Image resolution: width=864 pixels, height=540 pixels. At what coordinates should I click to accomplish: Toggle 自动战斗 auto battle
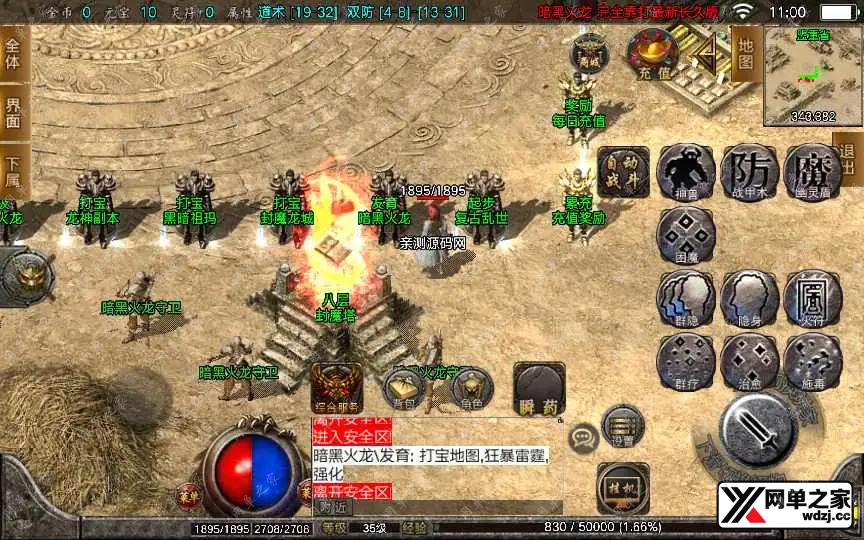[x=622, y=172]
